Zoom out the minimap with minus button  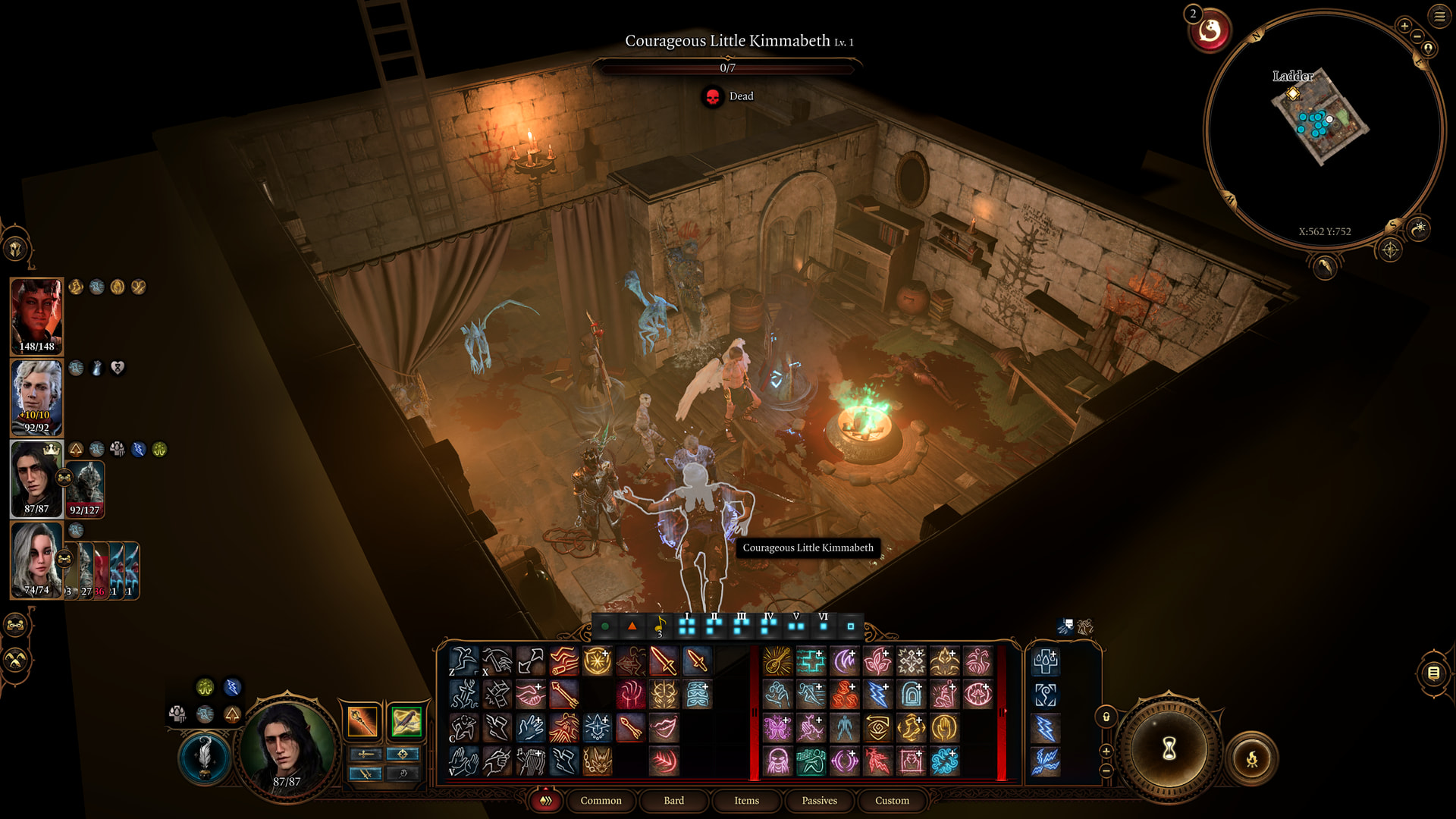(x=1417, y=36)
